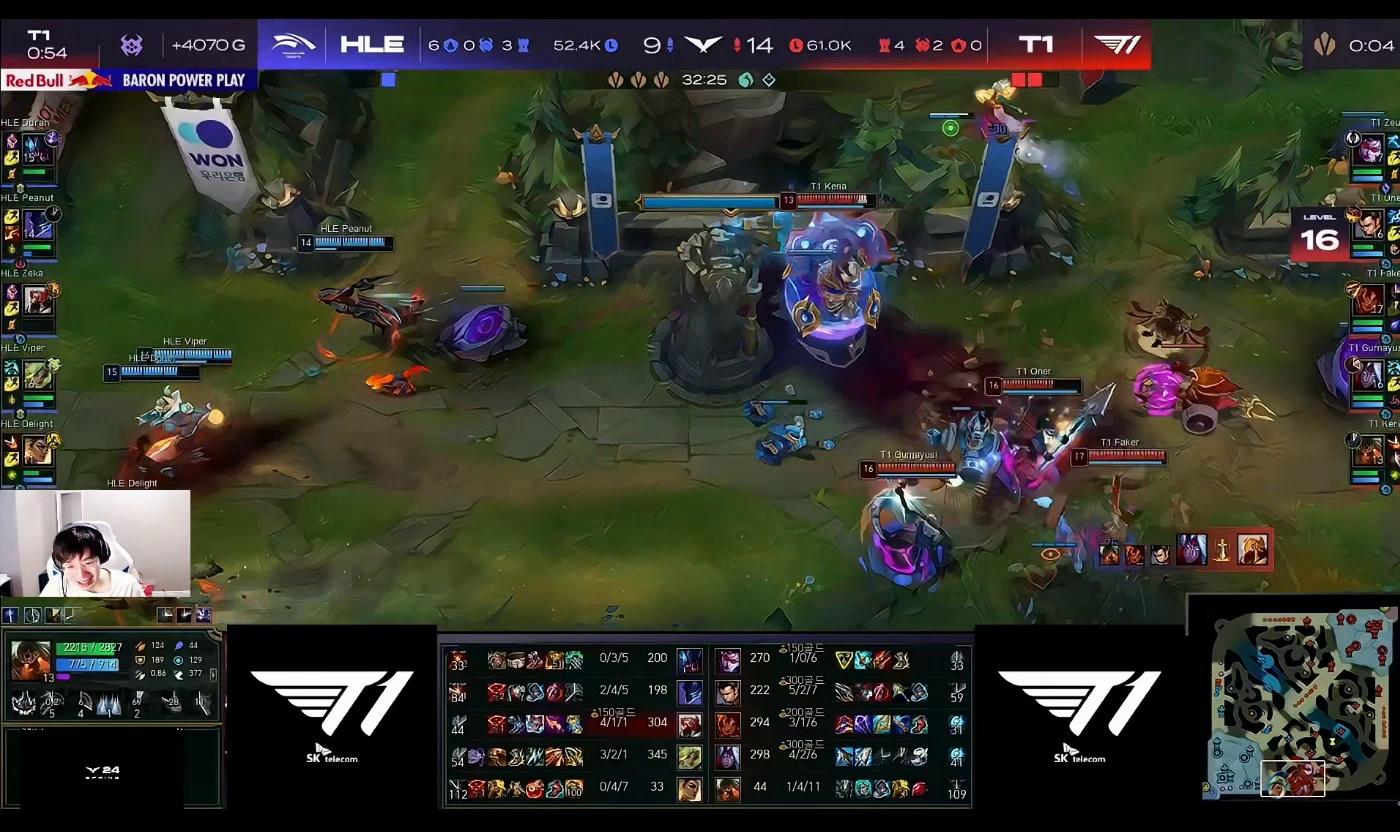Click the T1 team logo in top bar
1400x832 pixels.
[x=1116, y=44]
